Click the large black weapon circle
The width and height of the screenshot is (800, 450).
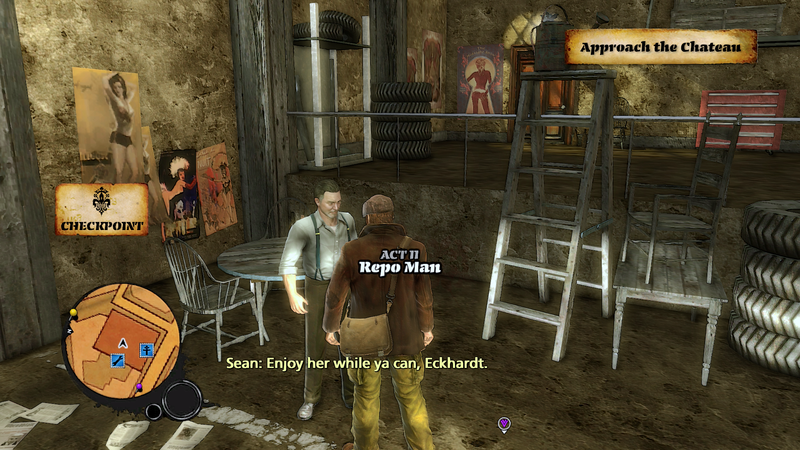(x=183, y=398)
